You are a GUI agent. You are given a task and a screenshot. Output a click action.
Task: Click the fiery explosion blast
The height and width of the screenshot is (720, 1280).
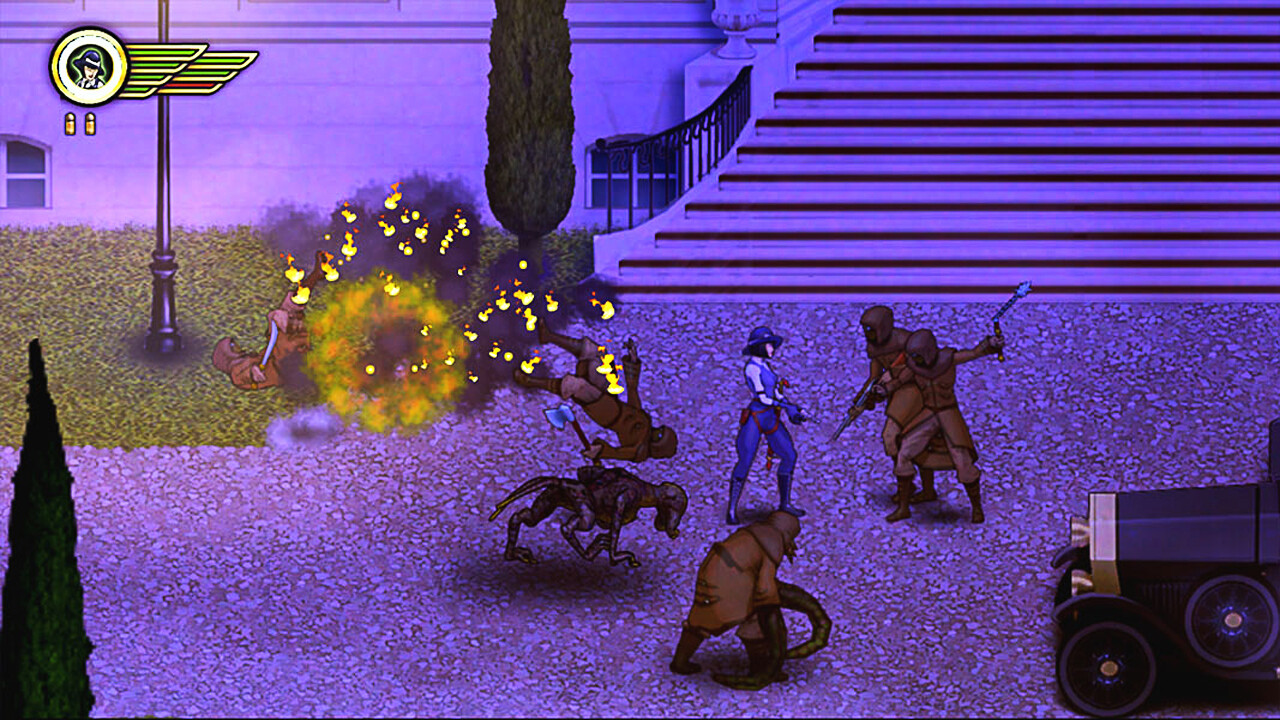coord(390,340)
